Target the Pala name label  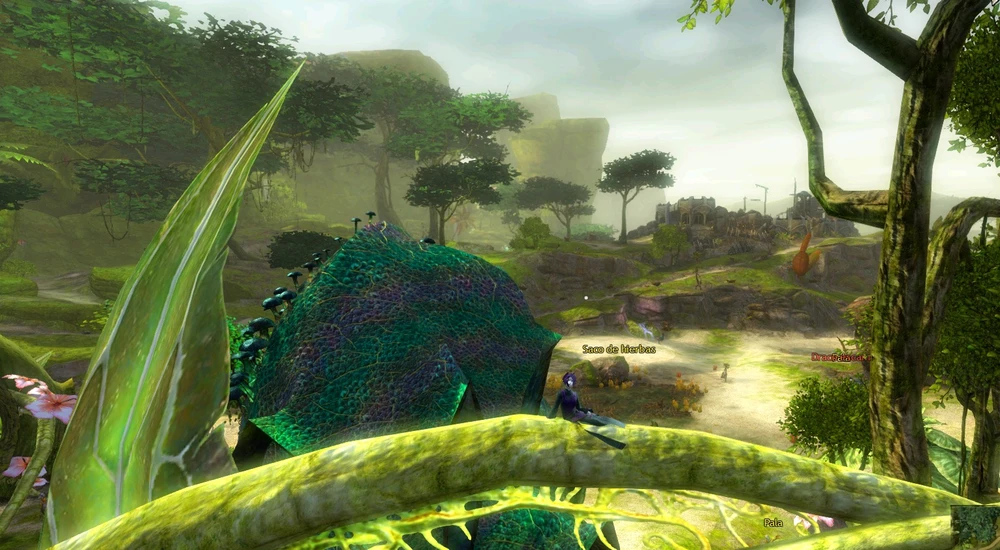pos(773,522)
